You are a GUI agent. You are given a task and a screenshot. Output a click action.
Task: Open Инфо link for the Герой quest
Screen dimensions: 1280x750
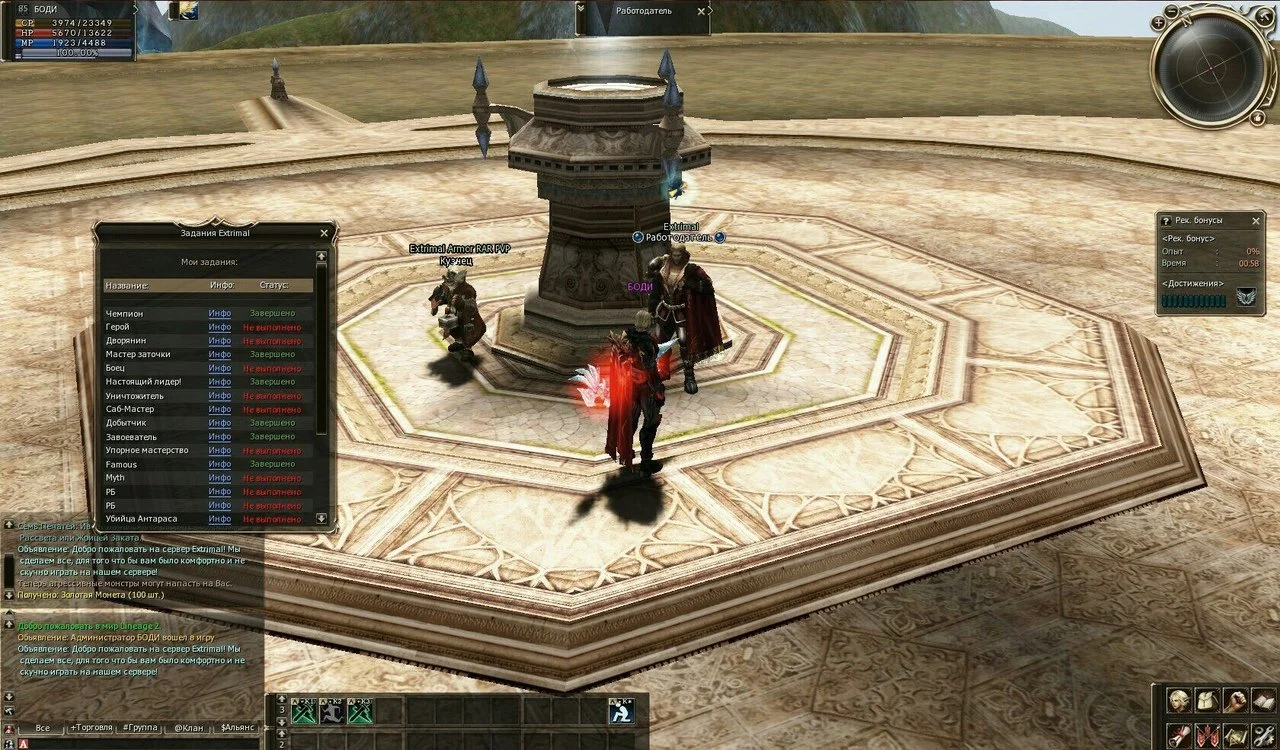[x=220, y=327]
